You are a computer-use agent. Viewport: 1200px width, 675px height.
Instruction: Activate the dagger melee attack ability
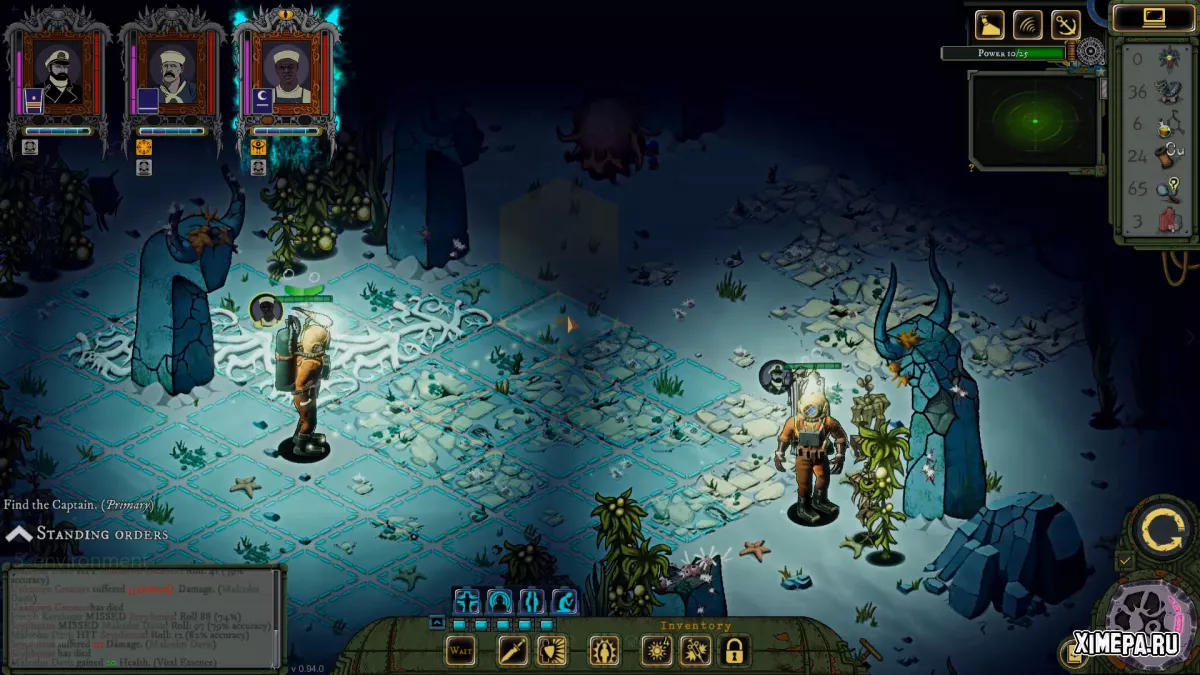coord(513,651)
